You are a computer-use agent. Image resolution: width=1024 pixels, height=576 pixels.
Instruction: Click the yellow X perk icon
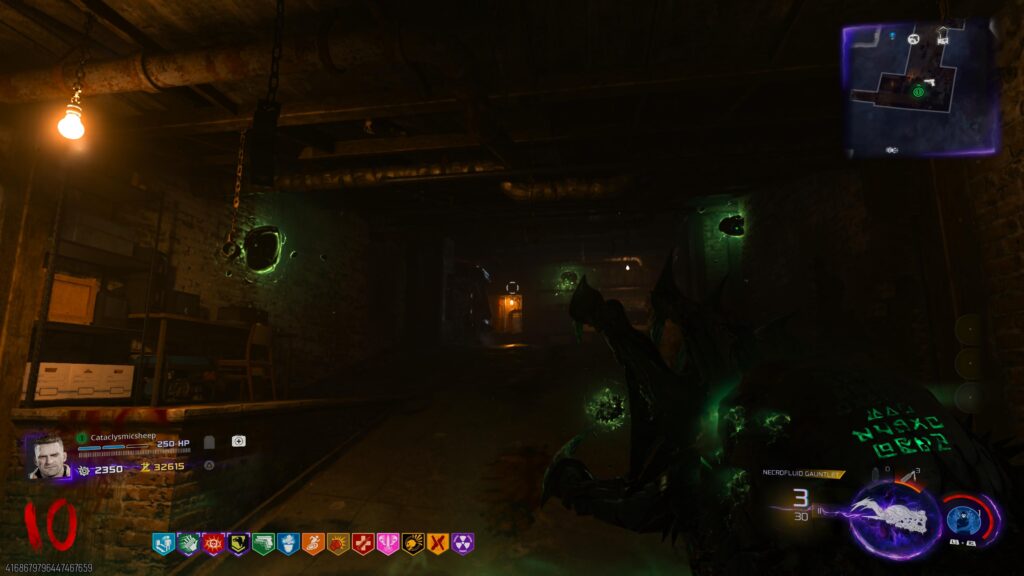438,543
